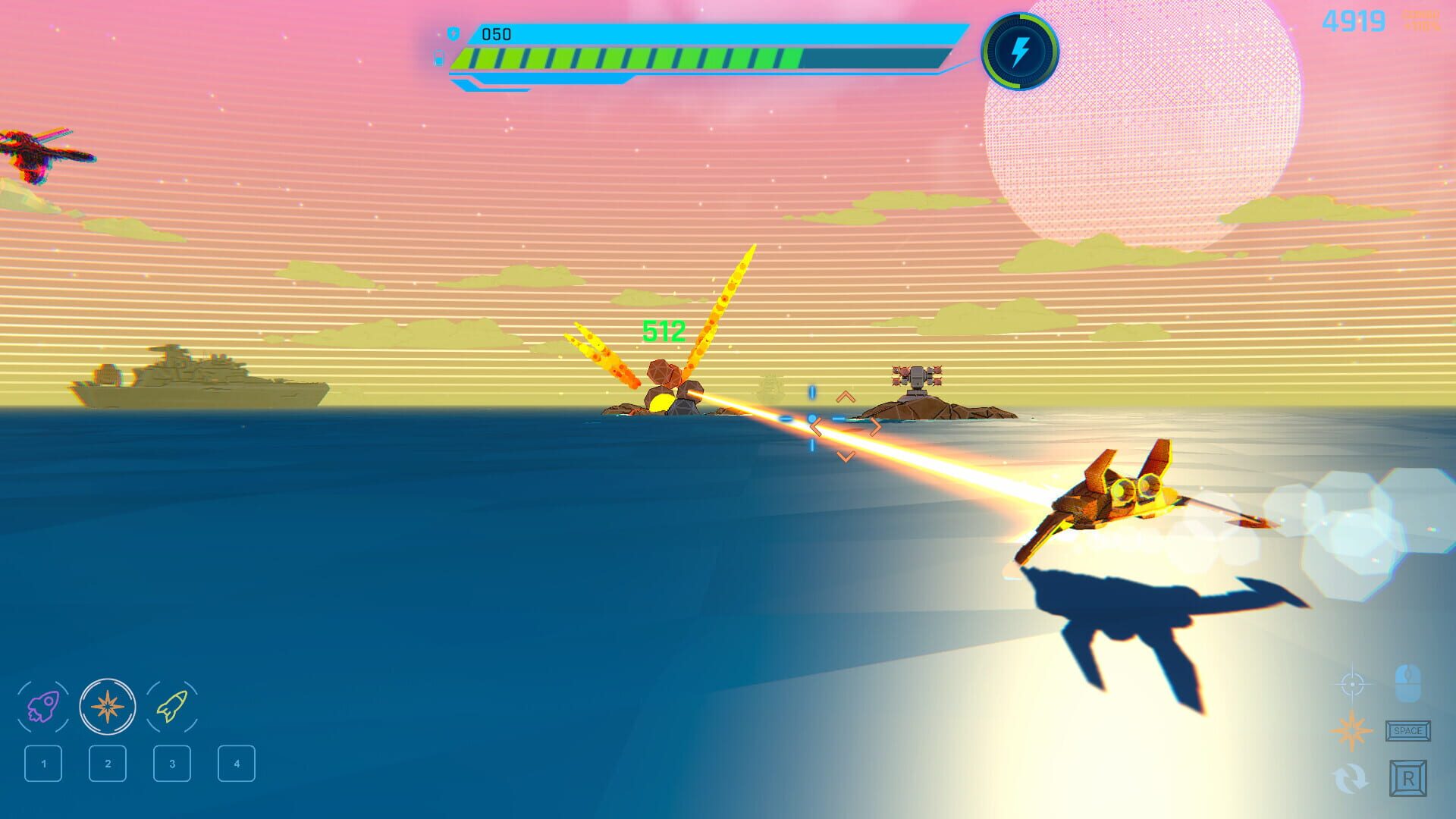Click the mouse control hint icon
The width and height of the screenshot is (1456, 819).
coord(1408,683)
